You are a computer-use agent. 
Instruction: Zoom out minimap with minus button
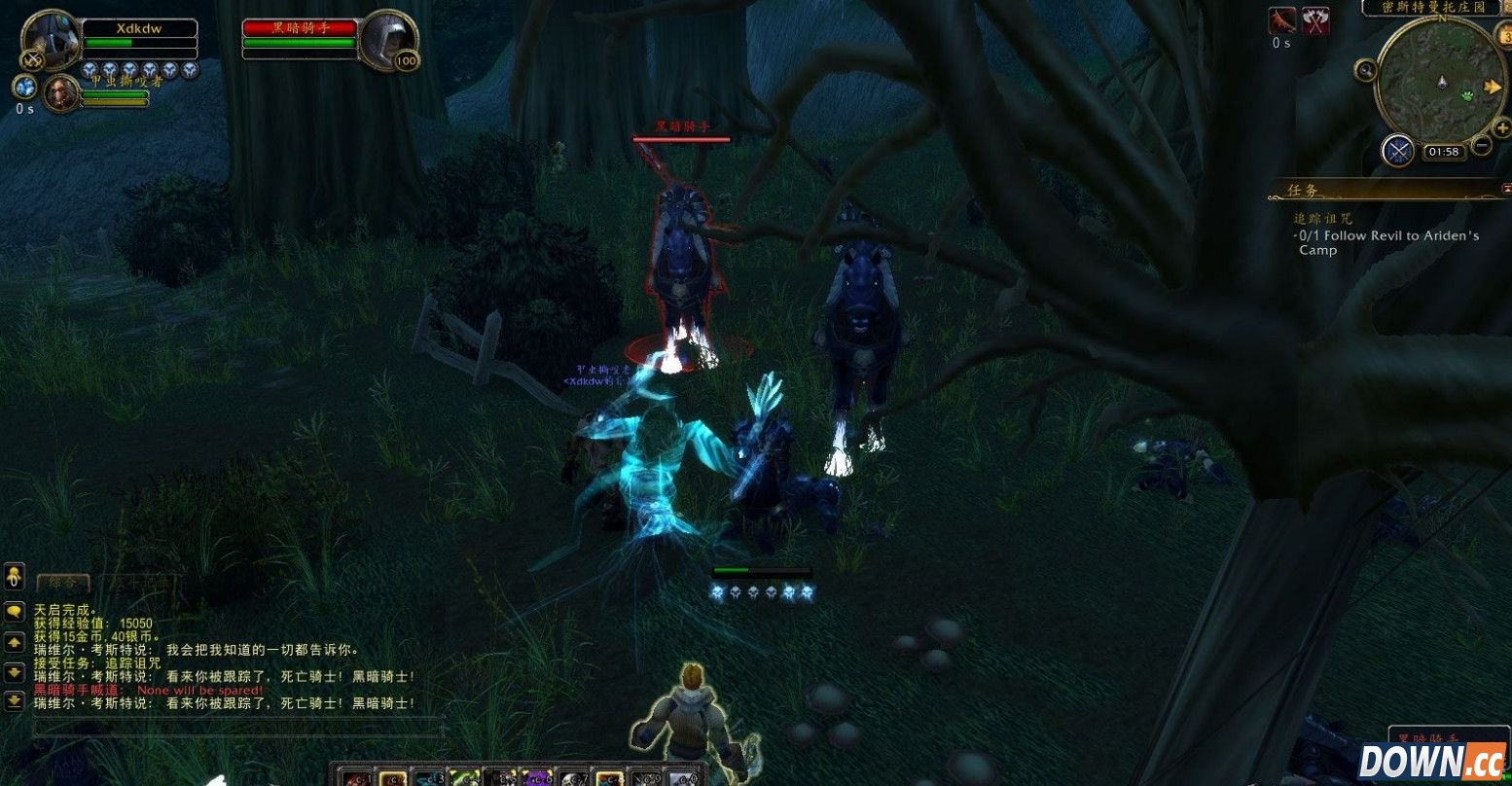click(1481, 146)
